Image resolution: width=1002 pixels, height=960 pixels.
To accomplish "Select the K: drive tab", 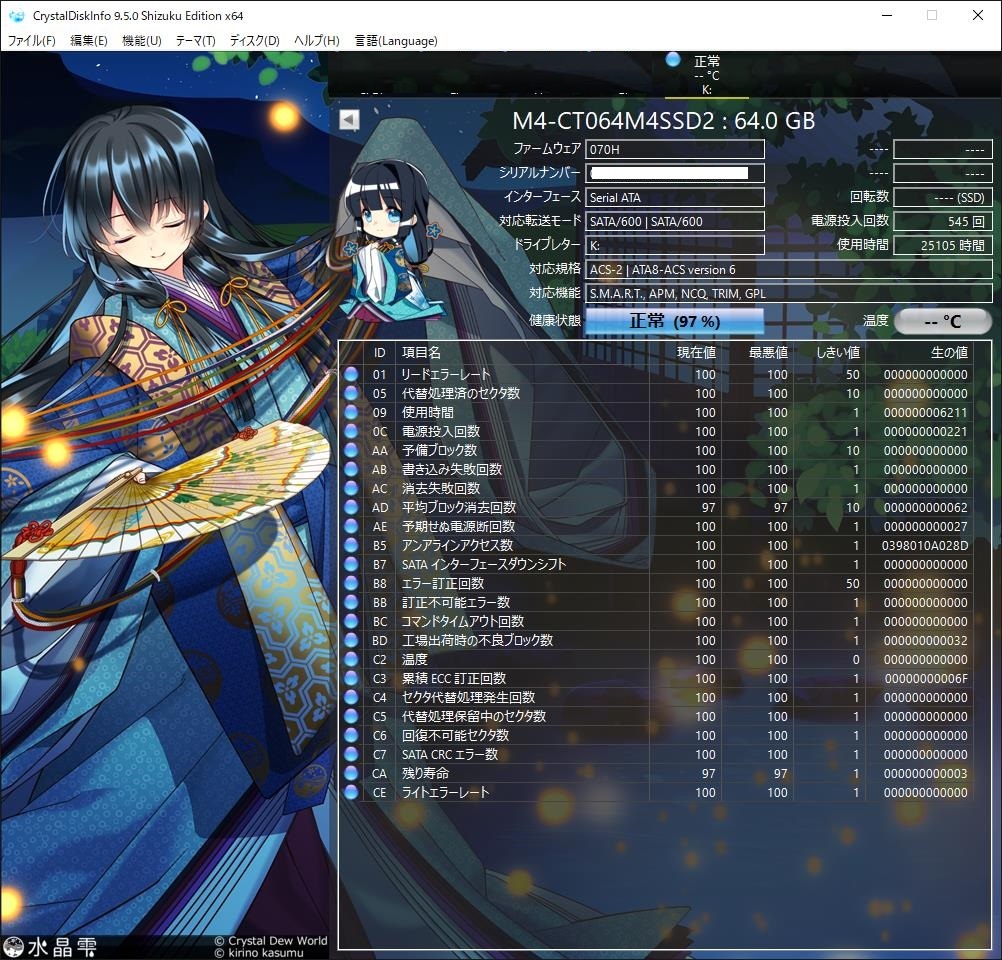I will [706, 75].
